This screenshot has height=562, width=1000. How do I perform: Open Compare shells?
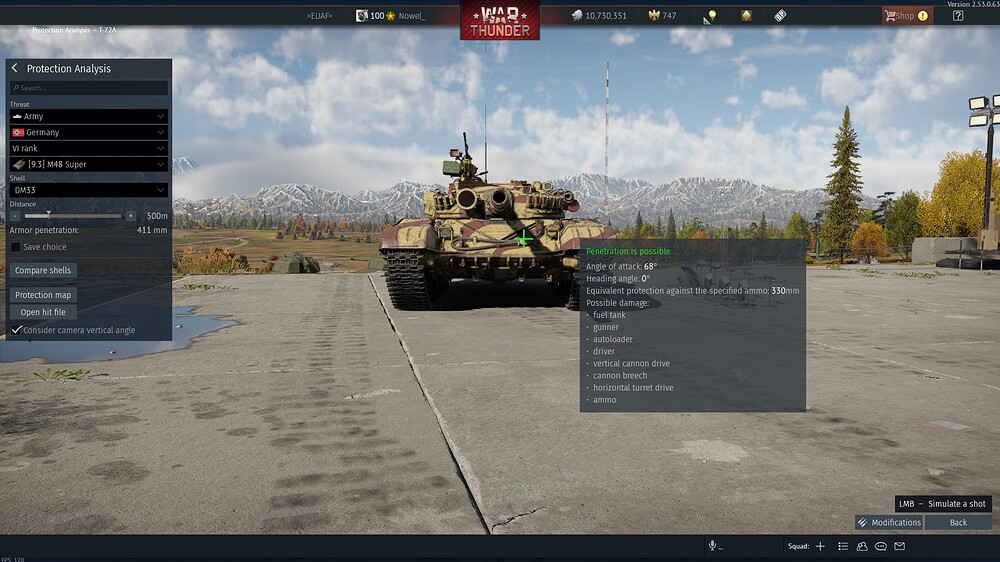[44, 270]
